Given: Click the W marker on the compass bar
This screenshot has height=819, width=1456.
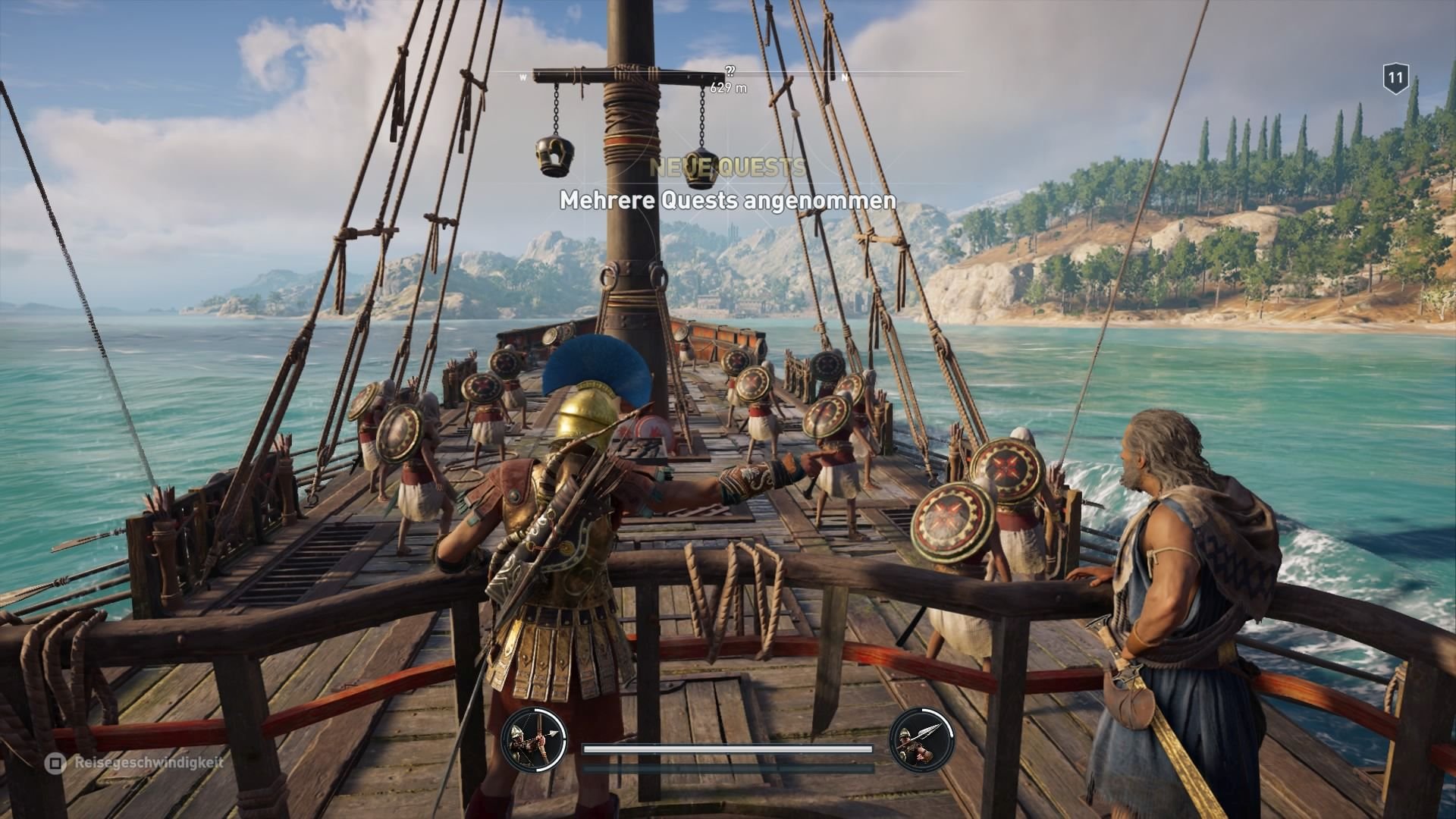Looking at the screenshot, I should click(522, 76).
